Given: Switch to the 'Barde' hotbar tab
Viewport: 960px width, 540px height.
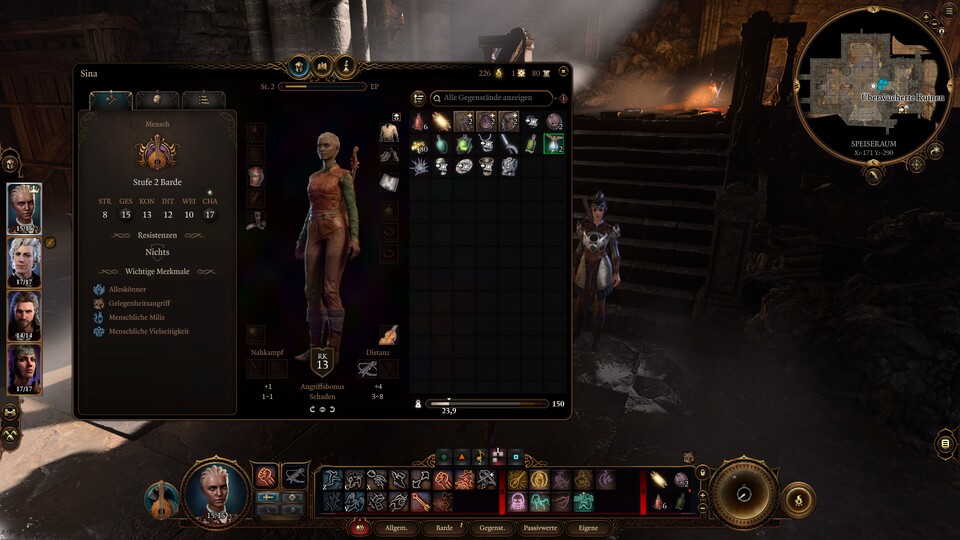Looking at the screenshot, I should coord(443,528).
